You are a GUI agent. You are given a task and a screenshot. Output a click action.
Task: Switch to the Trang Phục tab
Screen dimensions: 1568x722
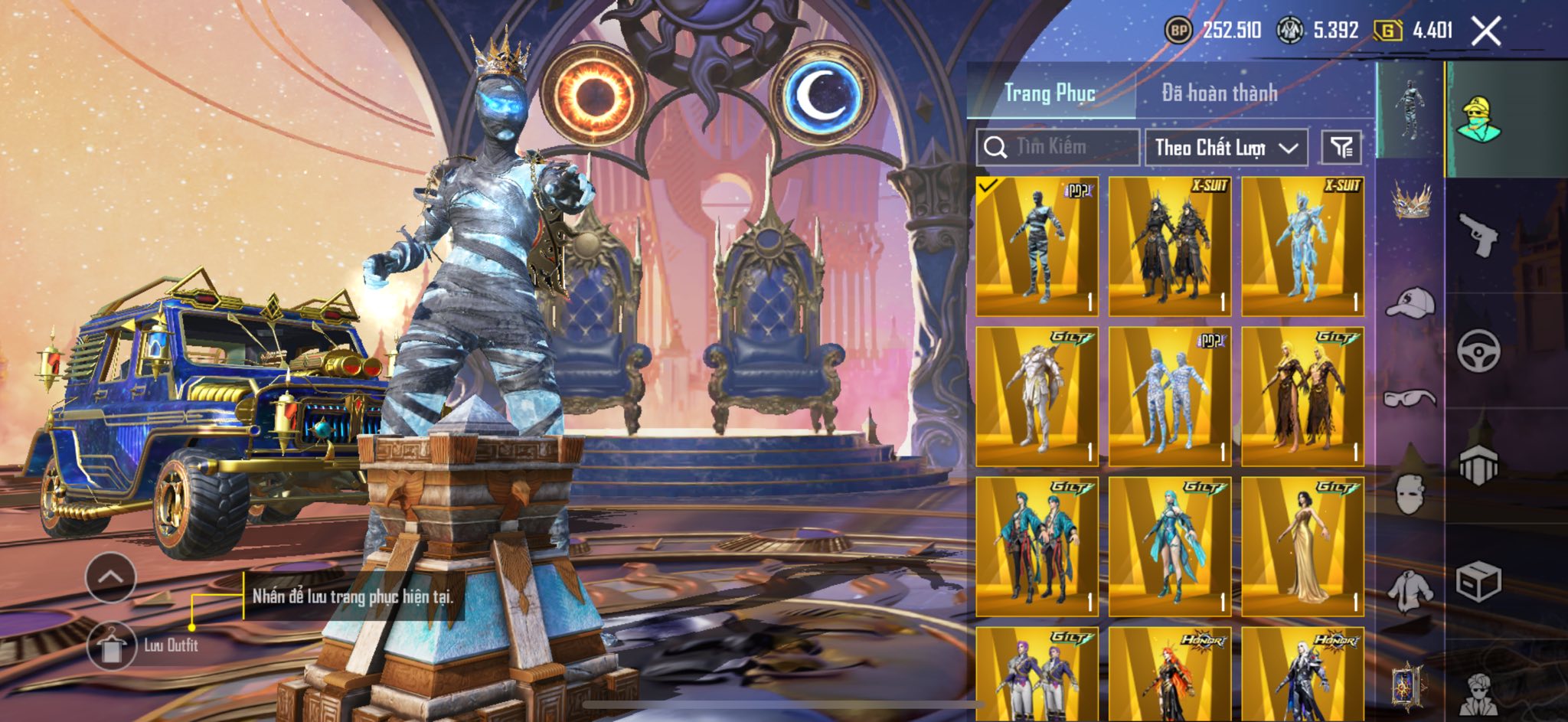point(1050,93)
